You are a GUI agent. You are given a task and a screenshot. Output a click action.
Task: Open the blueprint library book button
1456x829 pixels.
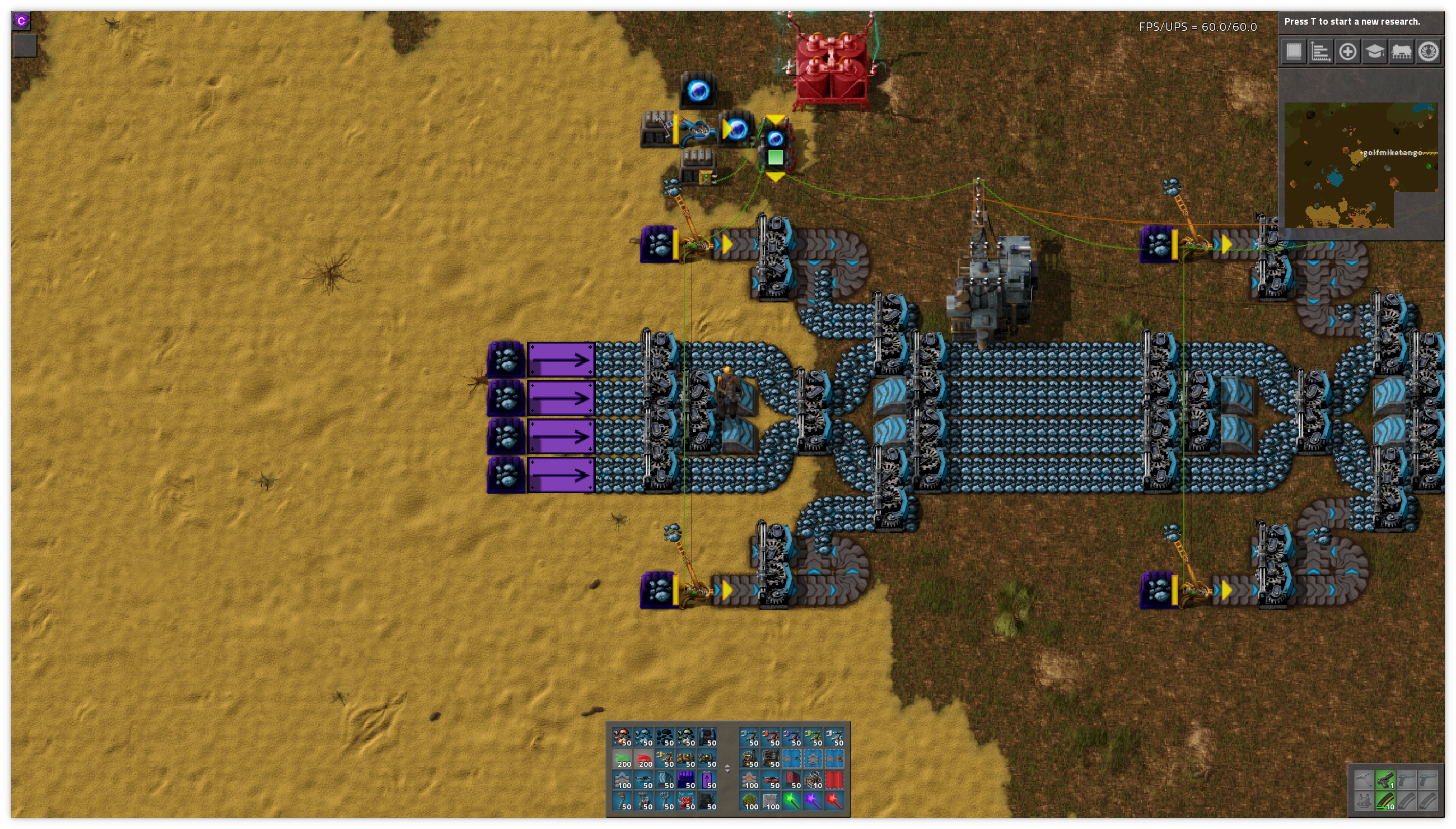point(1293,52)
